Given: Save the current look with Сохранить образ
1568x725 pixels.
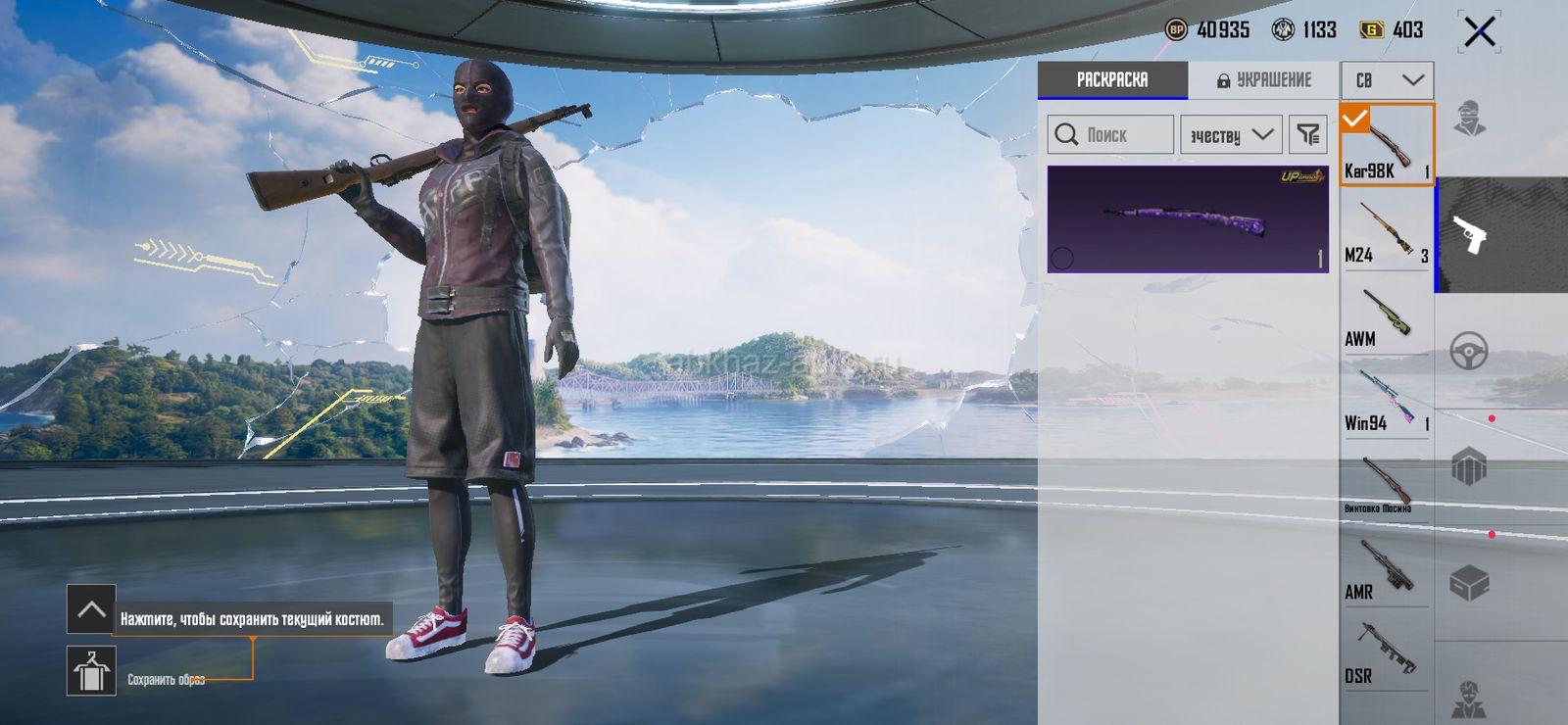Looking at the screenshot, I should [x=91, y=671].
